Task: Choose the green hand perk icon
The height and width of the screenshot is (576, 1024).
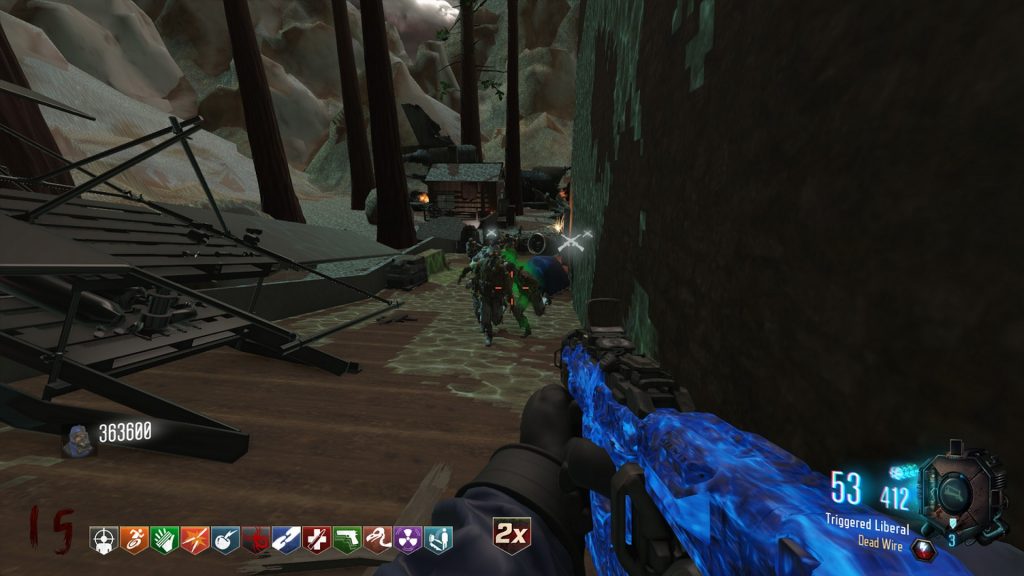Action: 165,540
